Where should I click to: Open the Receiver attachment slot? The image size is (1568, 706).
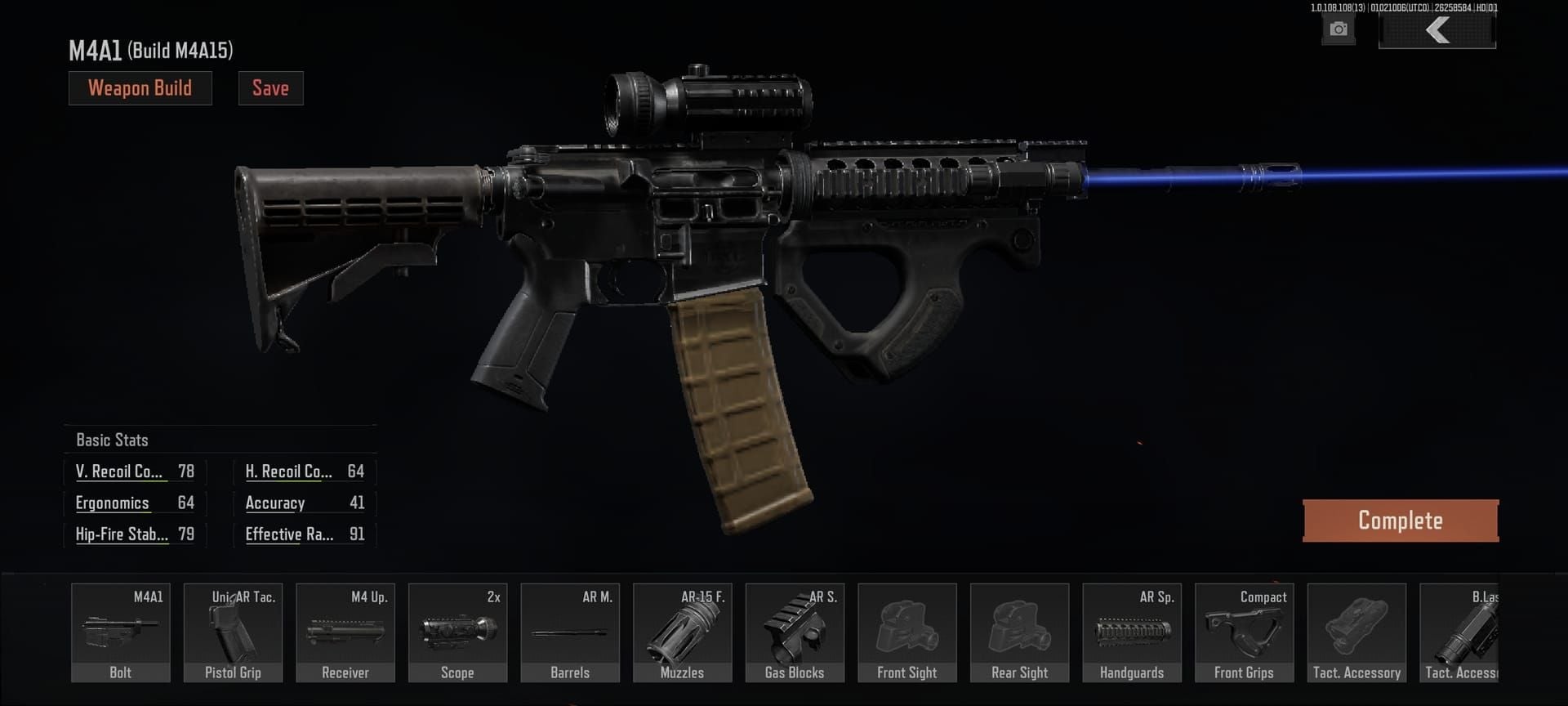click(345, 632)
